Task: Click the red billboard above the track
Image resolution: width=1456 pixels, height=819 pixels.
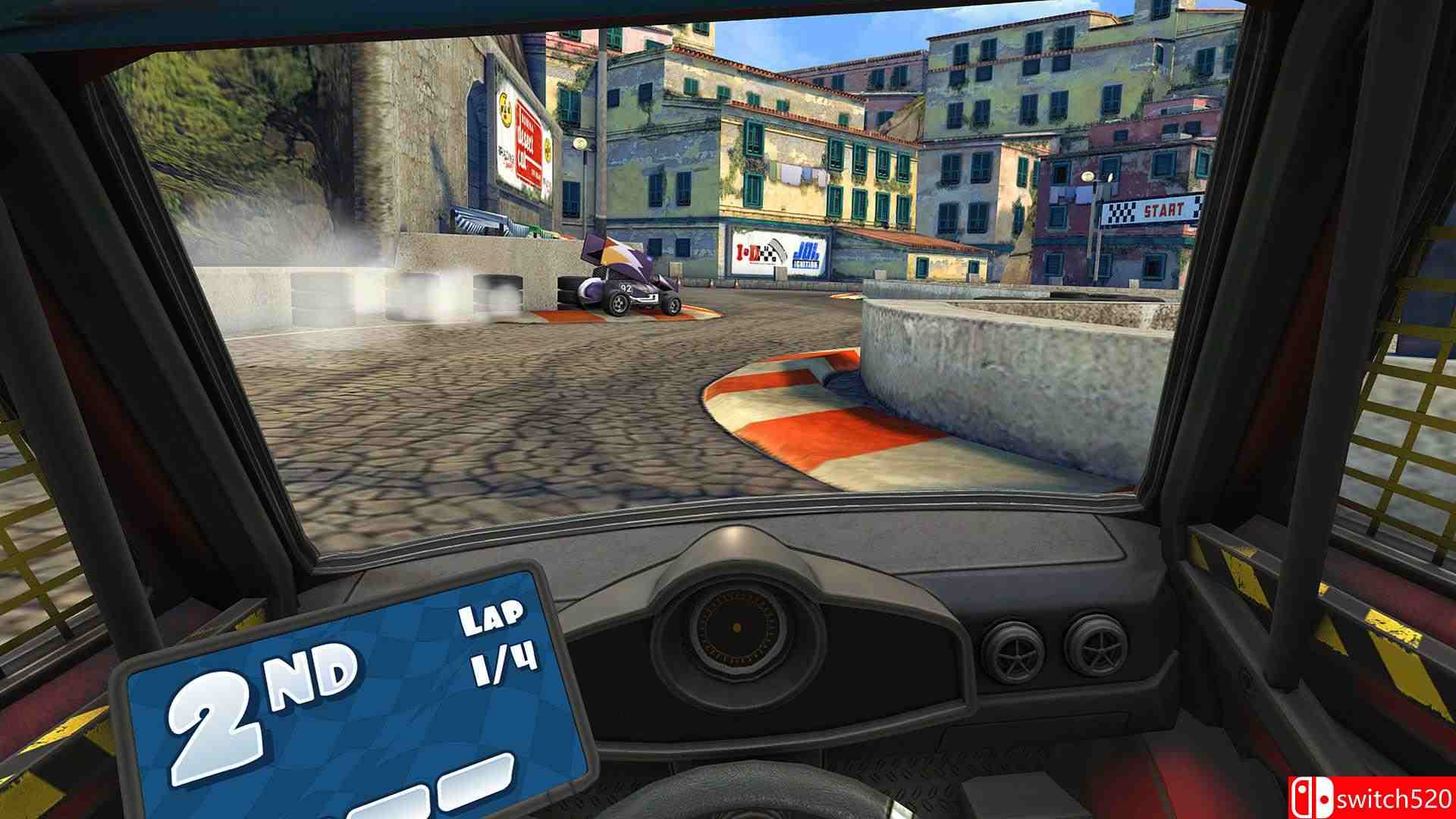Action: point(528,136)
